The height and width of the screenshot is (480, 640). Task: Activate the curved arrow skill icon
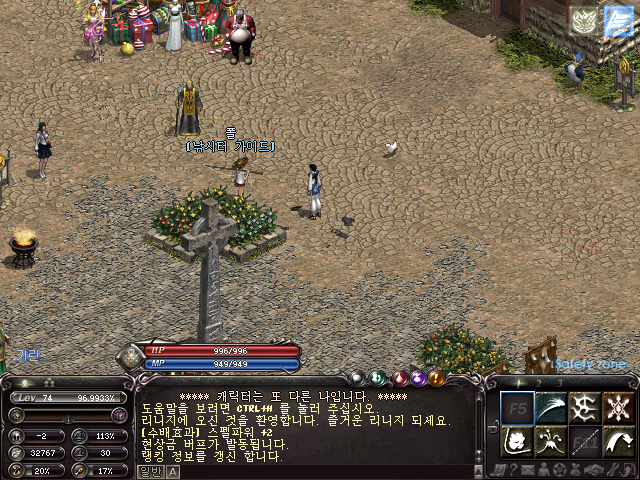[619, 441]
